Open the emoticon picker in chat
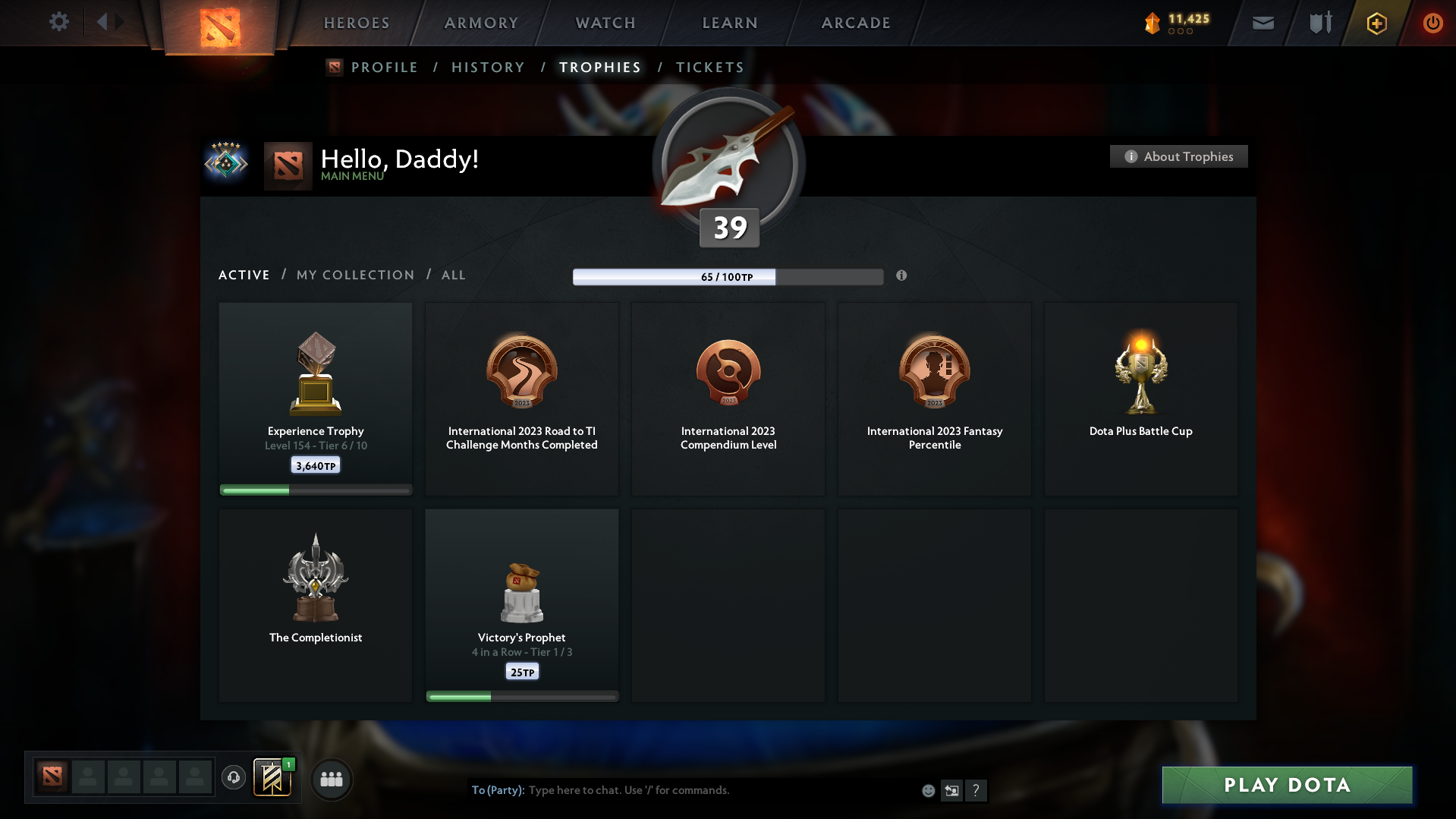Viewport: 1456px width, 819px height. coord(928,790)
